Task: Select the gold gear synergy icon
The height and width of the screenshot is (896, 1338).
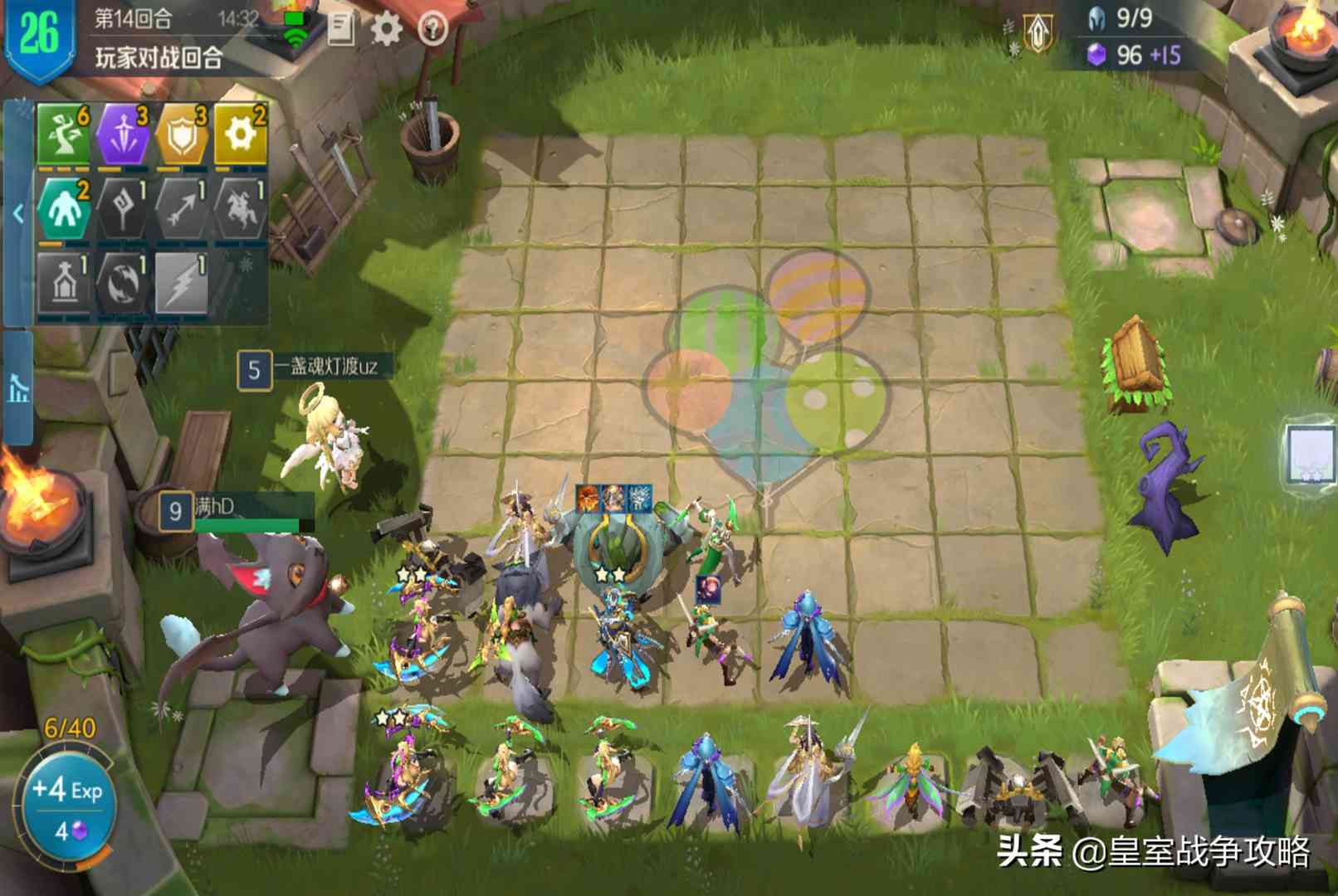Action: [x=241, y=134]
